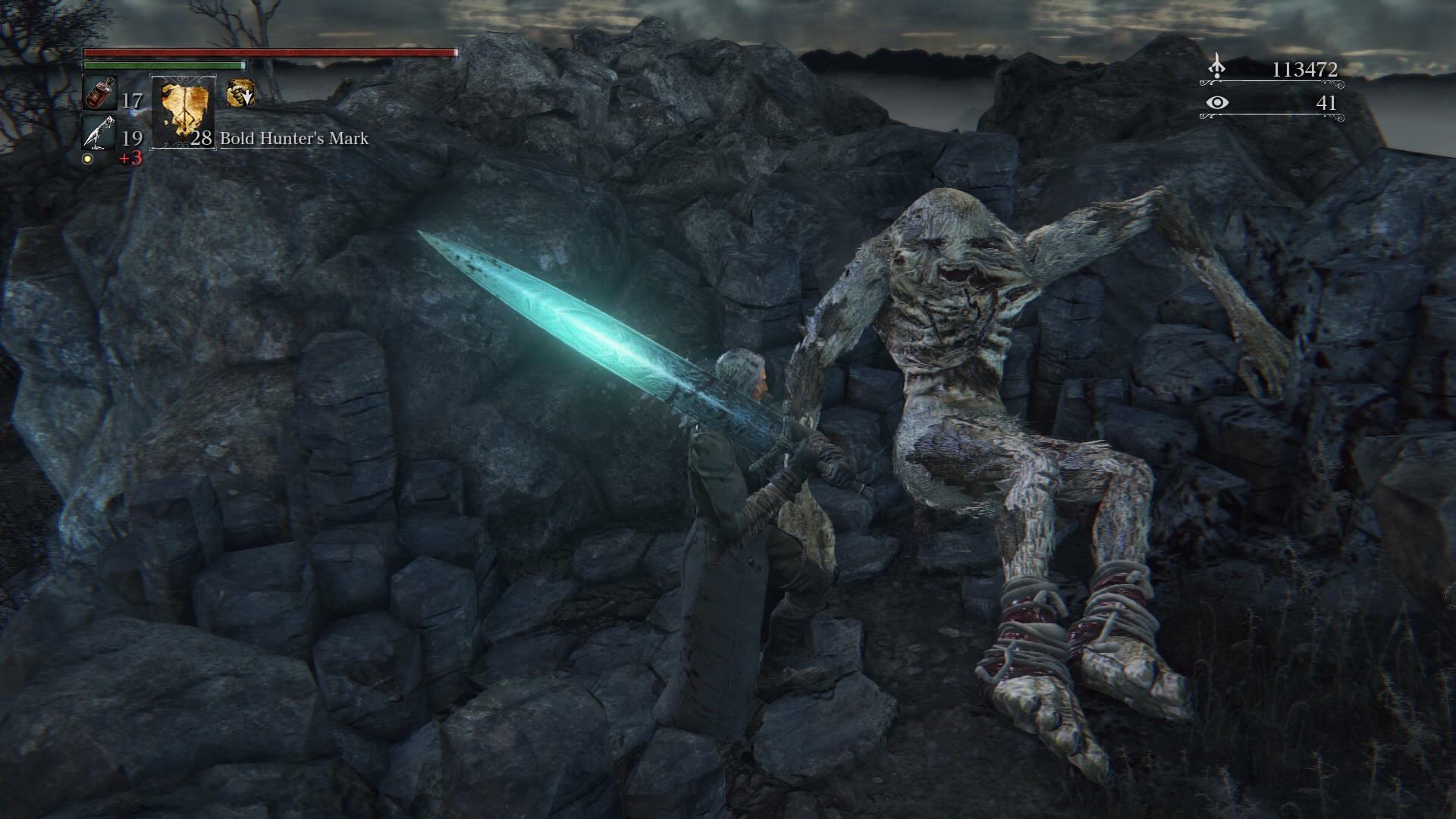The height and width of the screenshot is (819, 1456).
Task: Click the Insight eye icon
Action: click(x=1217, y=102)
